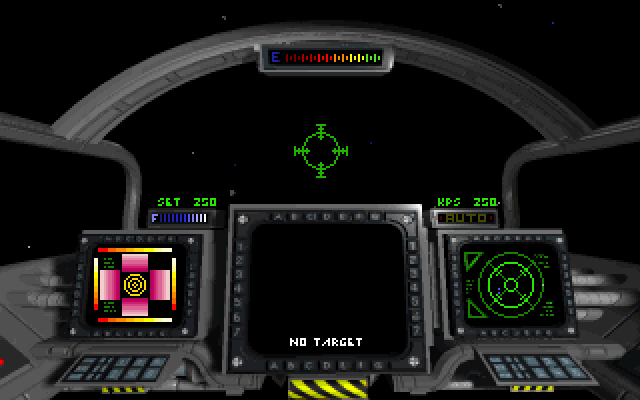Activate the AUTO autopilot indicator light
This screenshot has width=640, height=400.
[465, 218]
